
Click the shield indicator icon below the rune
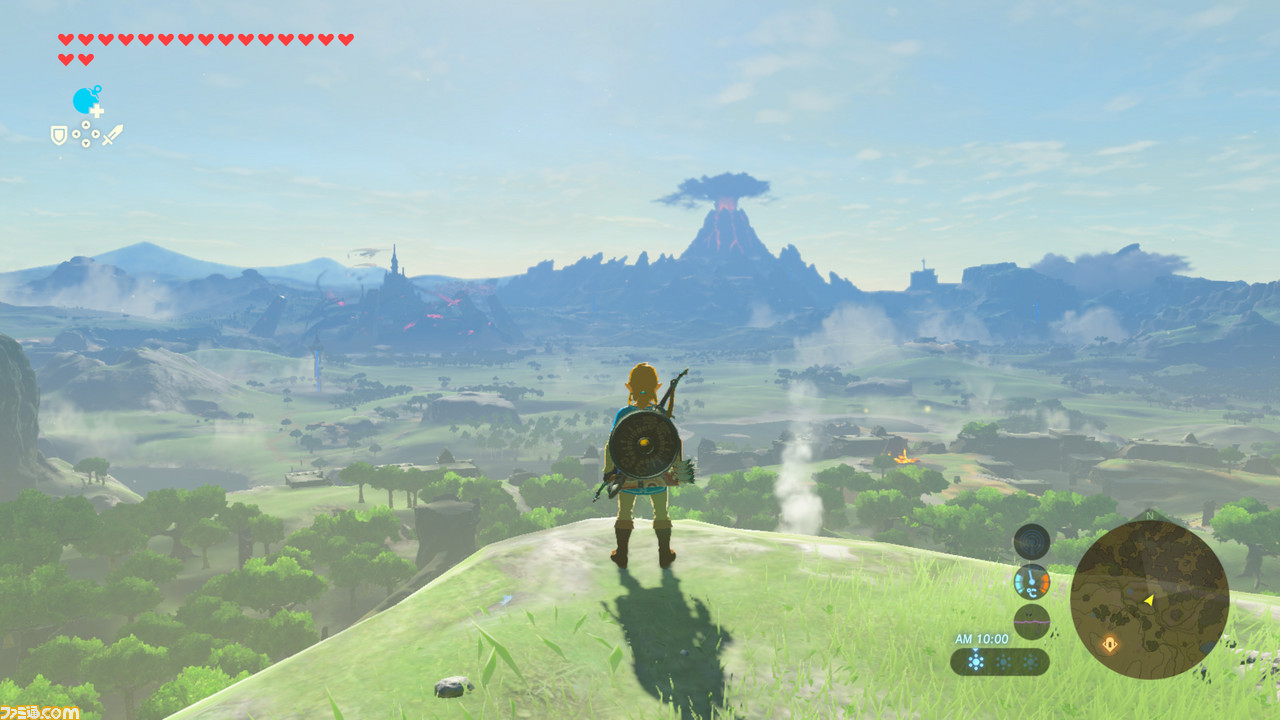click(x=59, y=135)
